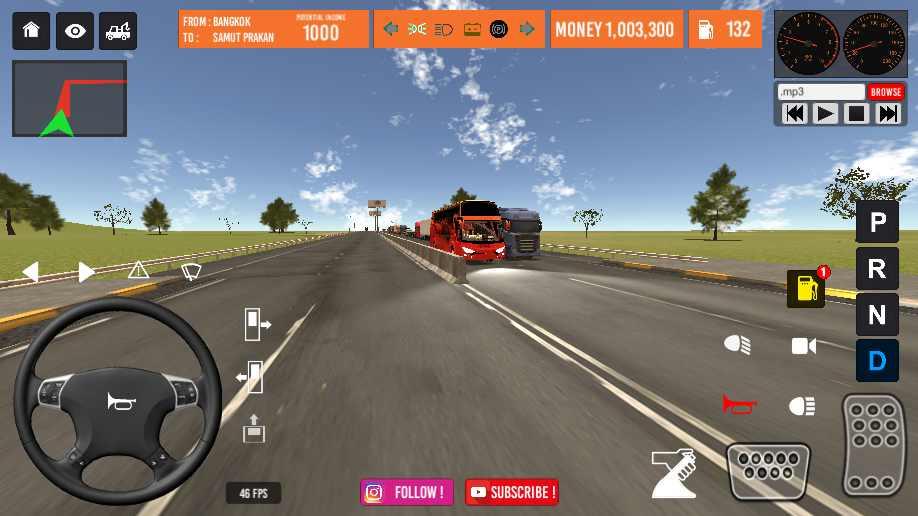The image size is (918, 516).
Task: Step on the brake pedal
Action: coord(768,470)
